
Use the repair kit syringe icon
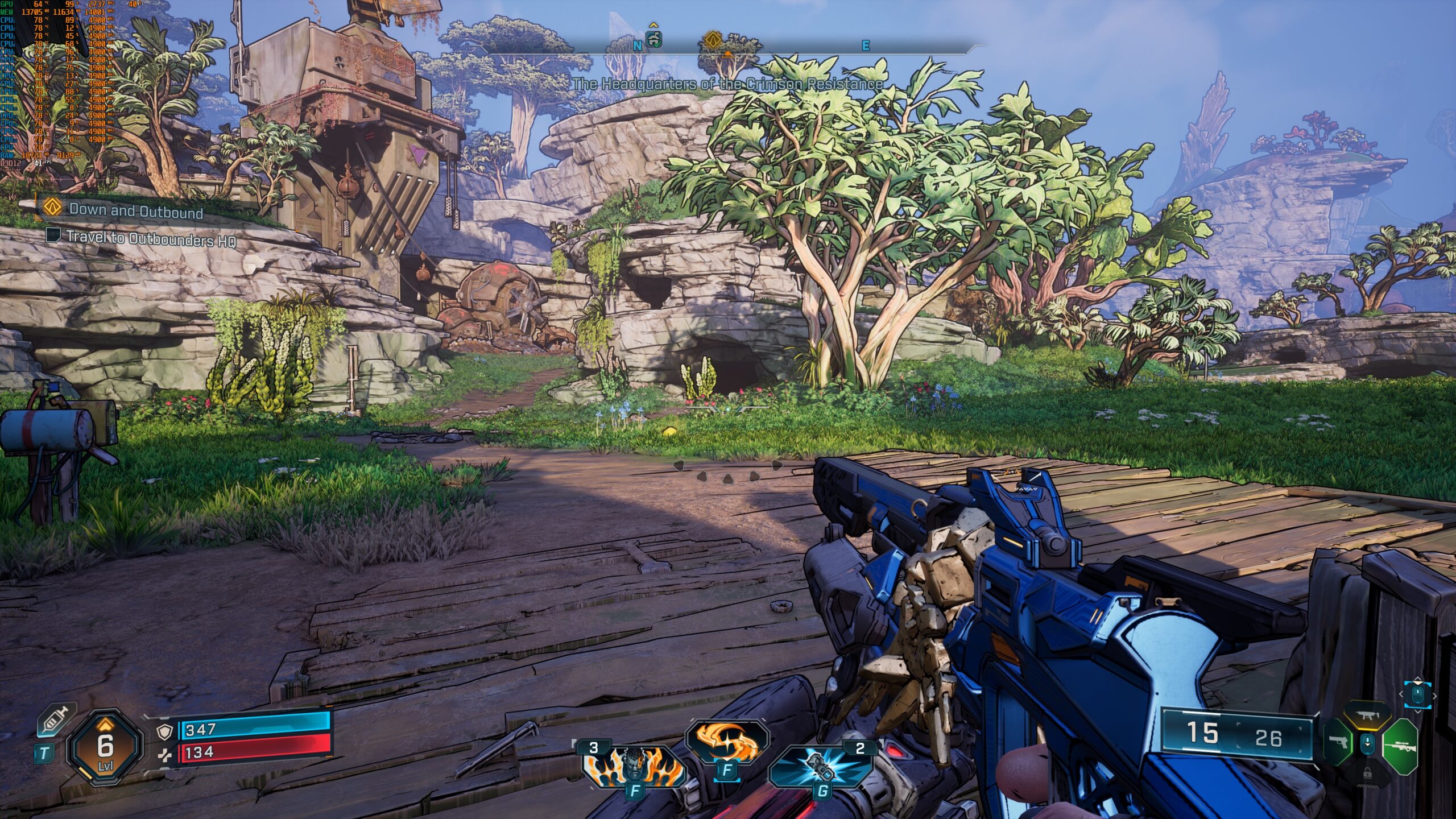pyautogui.click(x=56, y=721)
